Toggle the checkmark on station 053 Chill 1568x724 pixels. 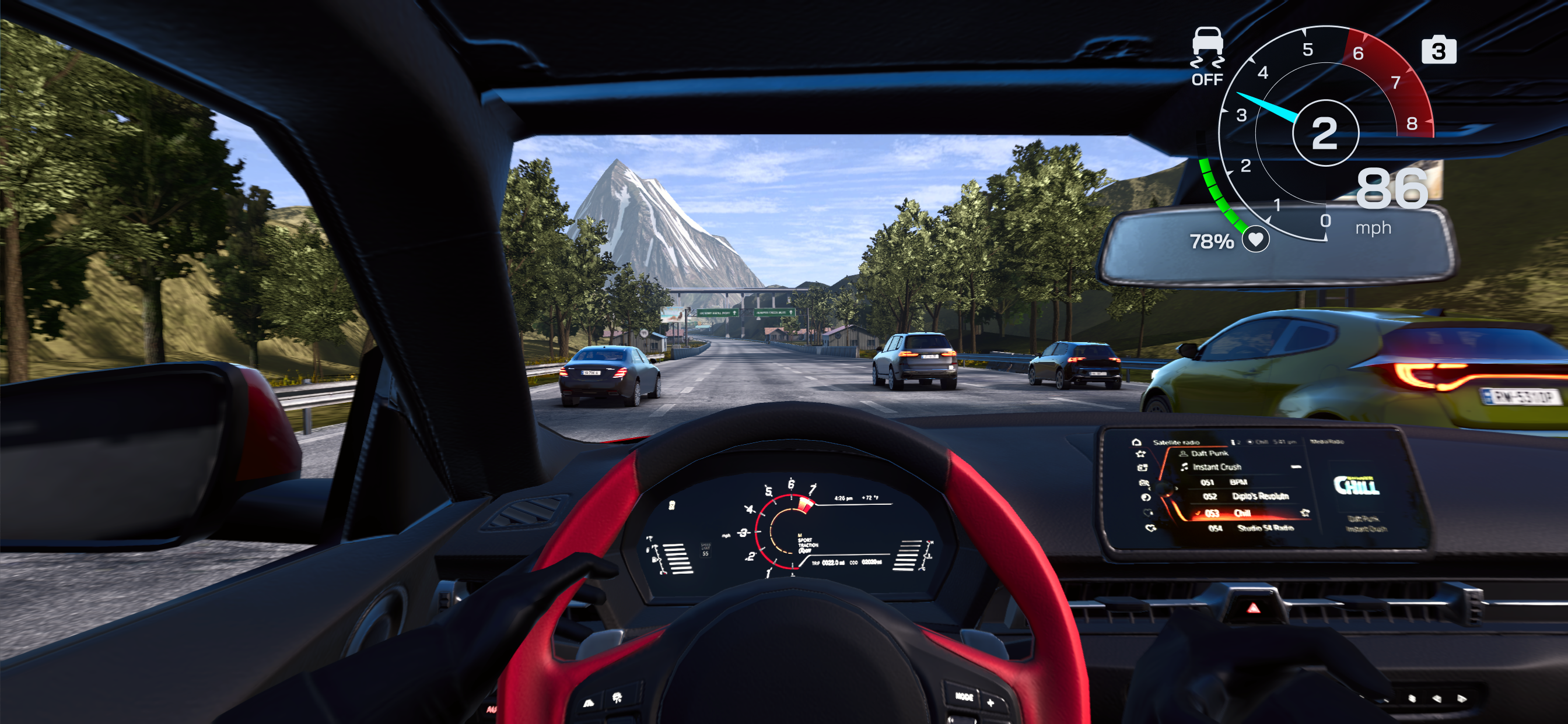[x=1198, y=514]
